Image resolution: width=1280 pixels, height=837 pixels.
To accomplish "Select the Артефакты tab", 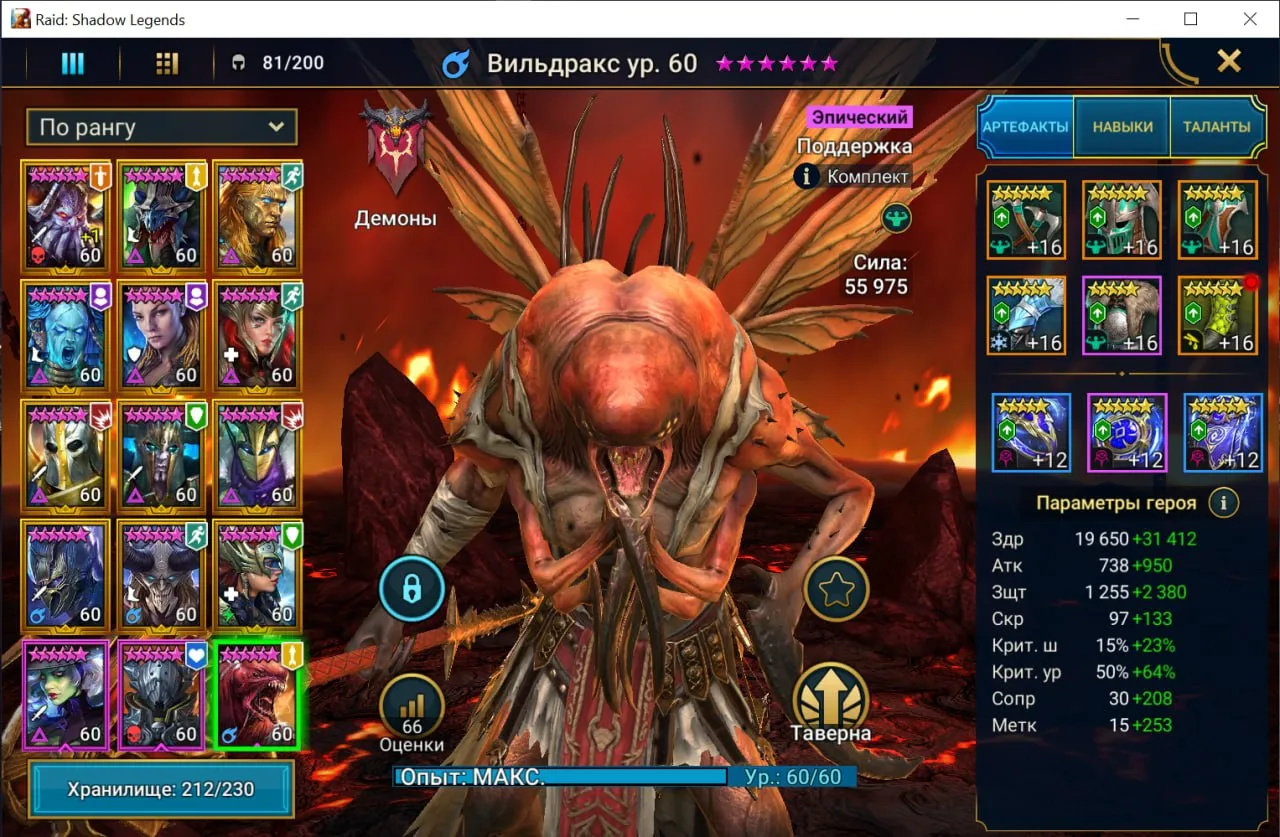I will 1025,127.
